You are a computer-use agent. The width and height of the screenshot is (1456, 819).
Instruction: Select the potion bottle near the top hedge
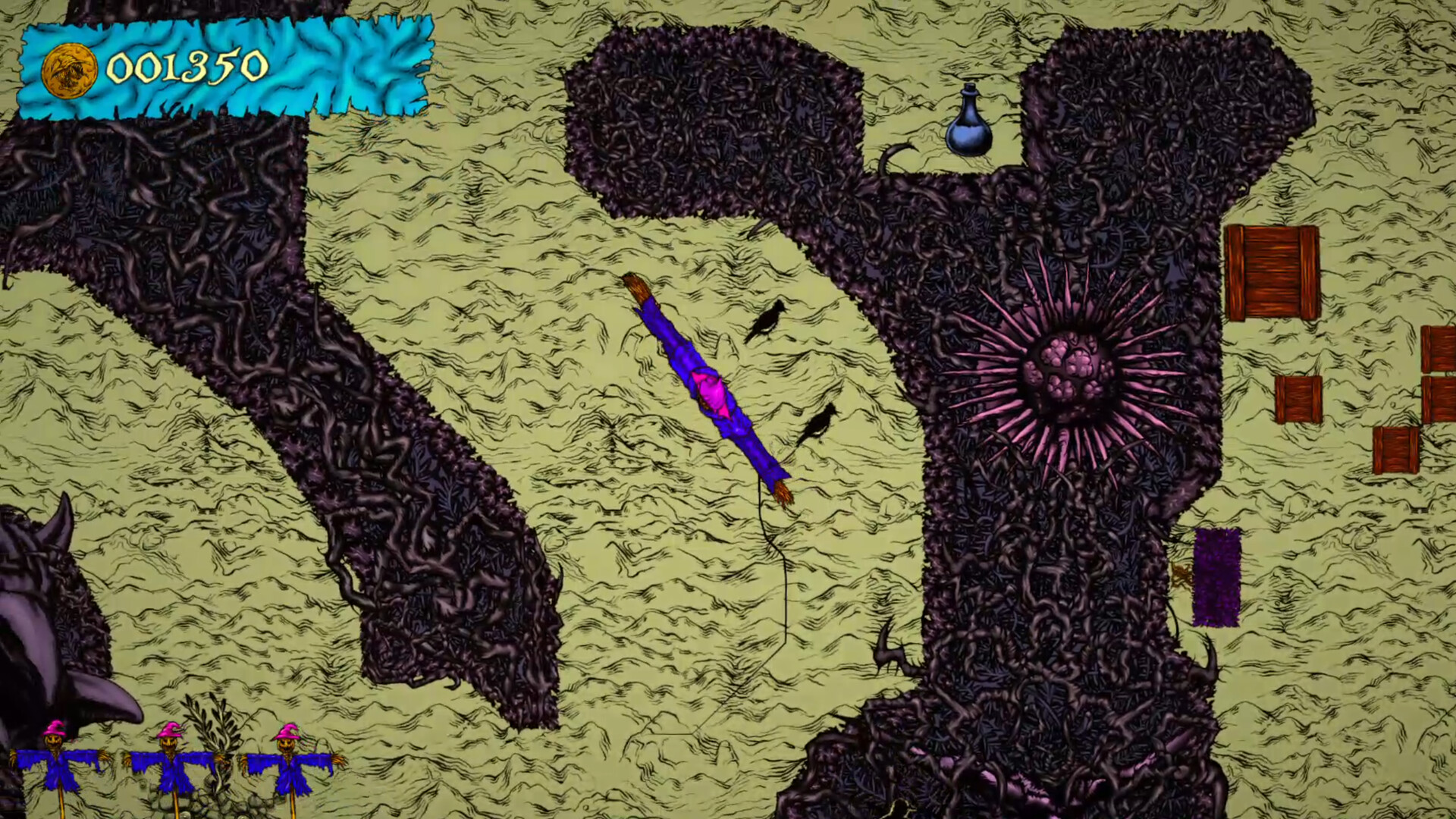point(969,125)
